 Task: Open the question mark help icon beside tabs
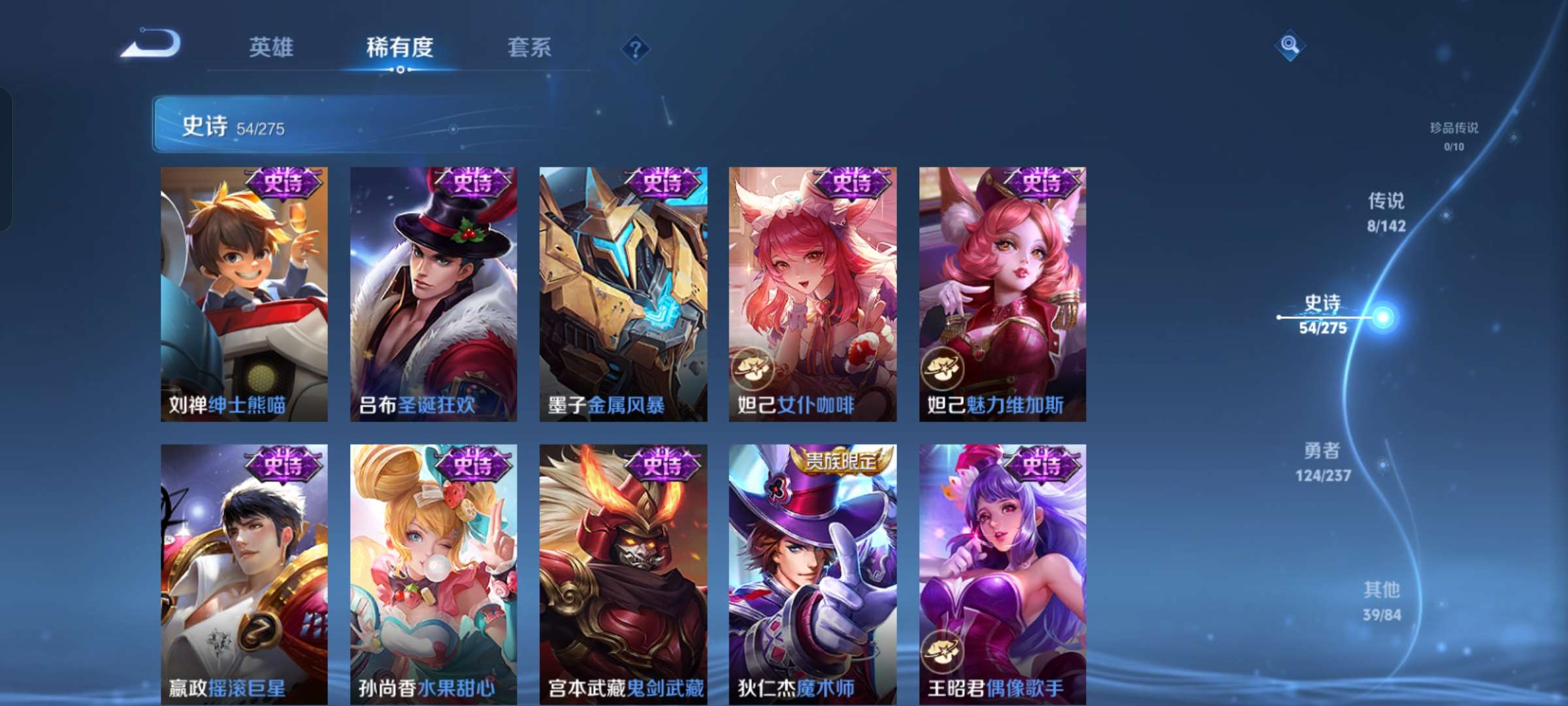click(637, 48)
